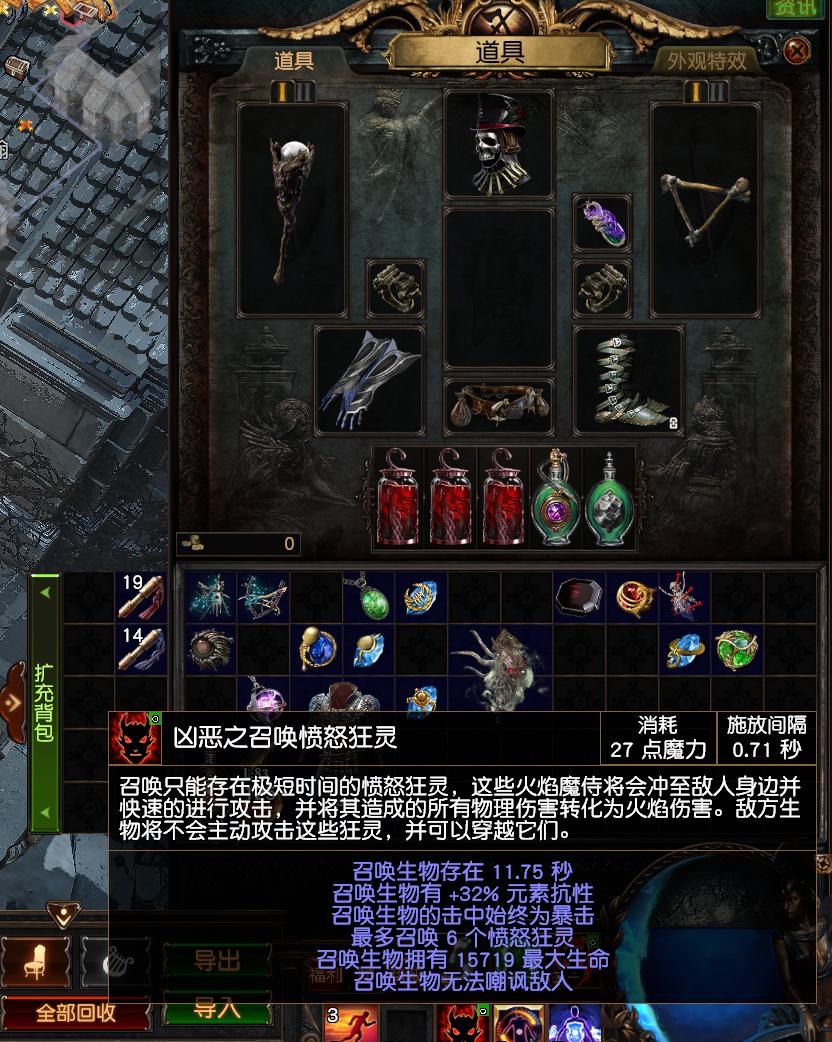Select the skull top hat helmet slot

[498, 143]
